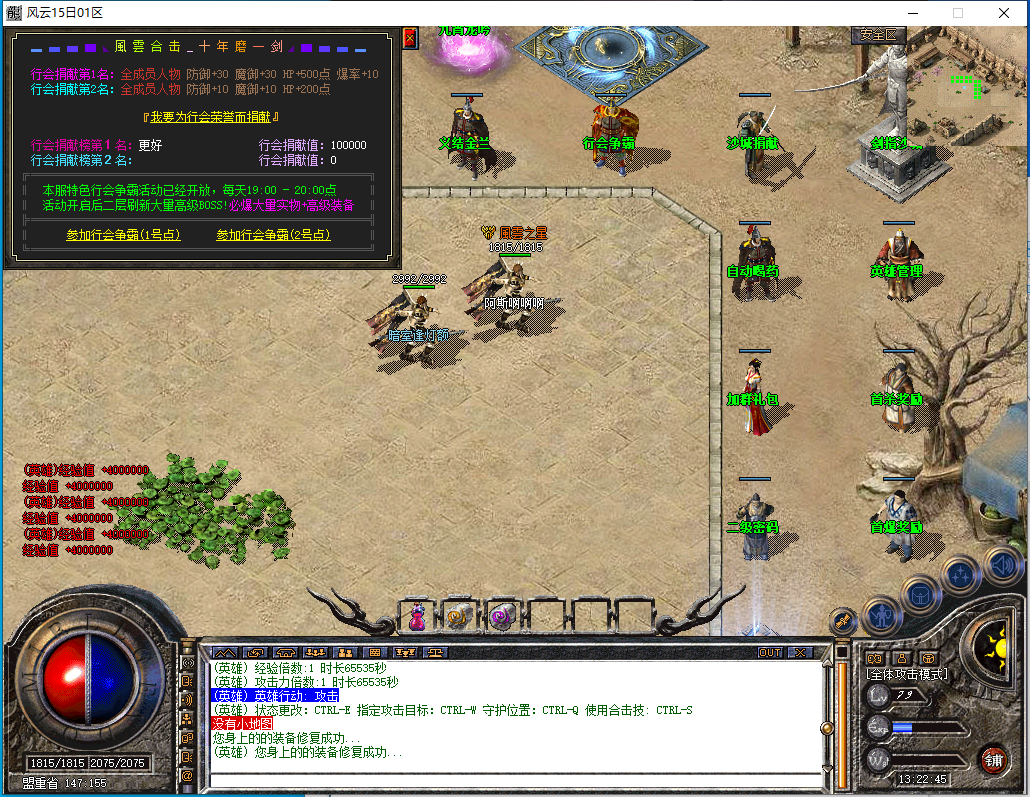Change the 全体攻击模式 attack mode label

pyautogui.click(x=907, y=675)
